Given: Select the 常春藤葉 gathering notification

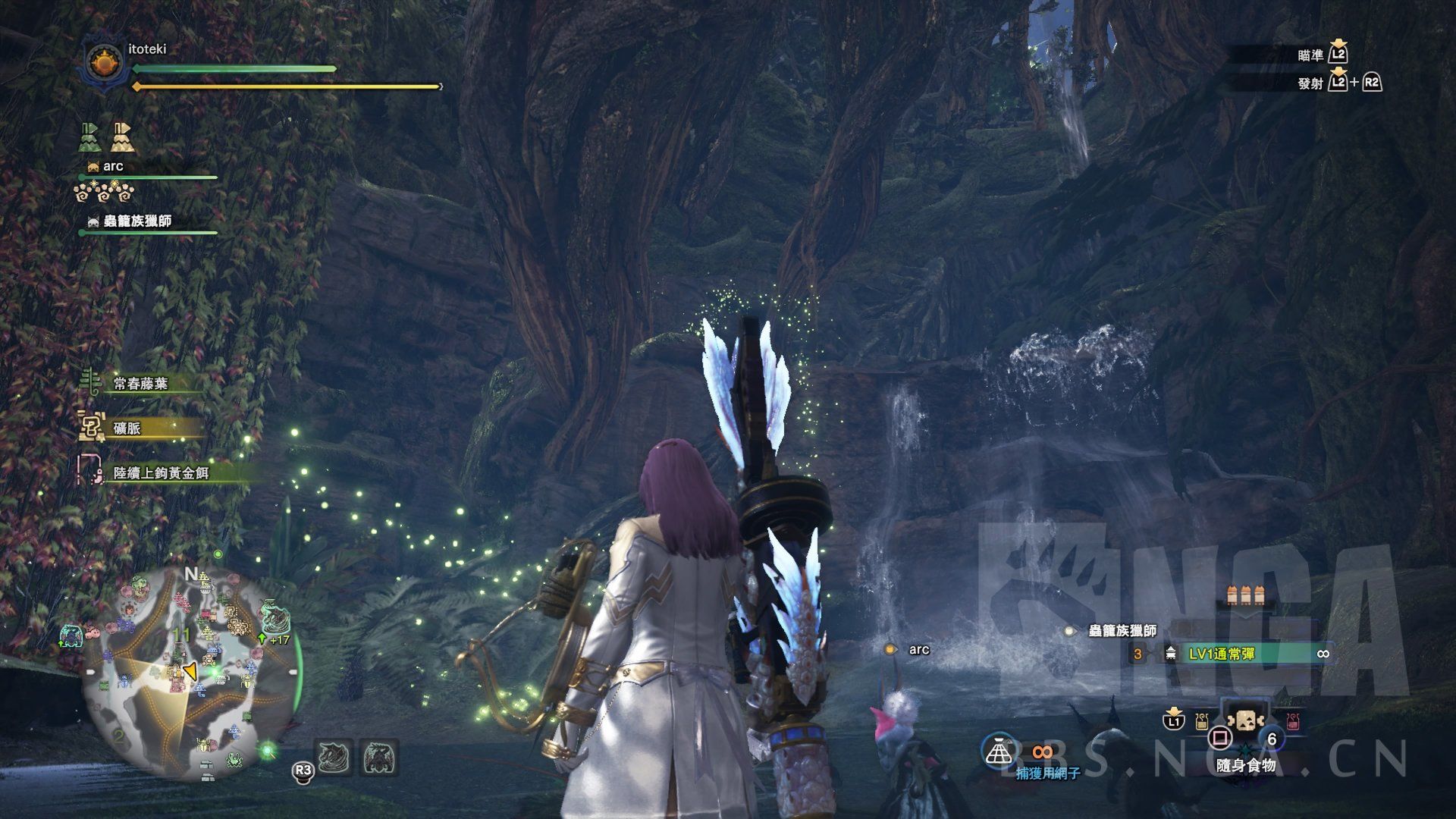Looking at the screenshot, I should pyautogui.click(x=140, y=384).
